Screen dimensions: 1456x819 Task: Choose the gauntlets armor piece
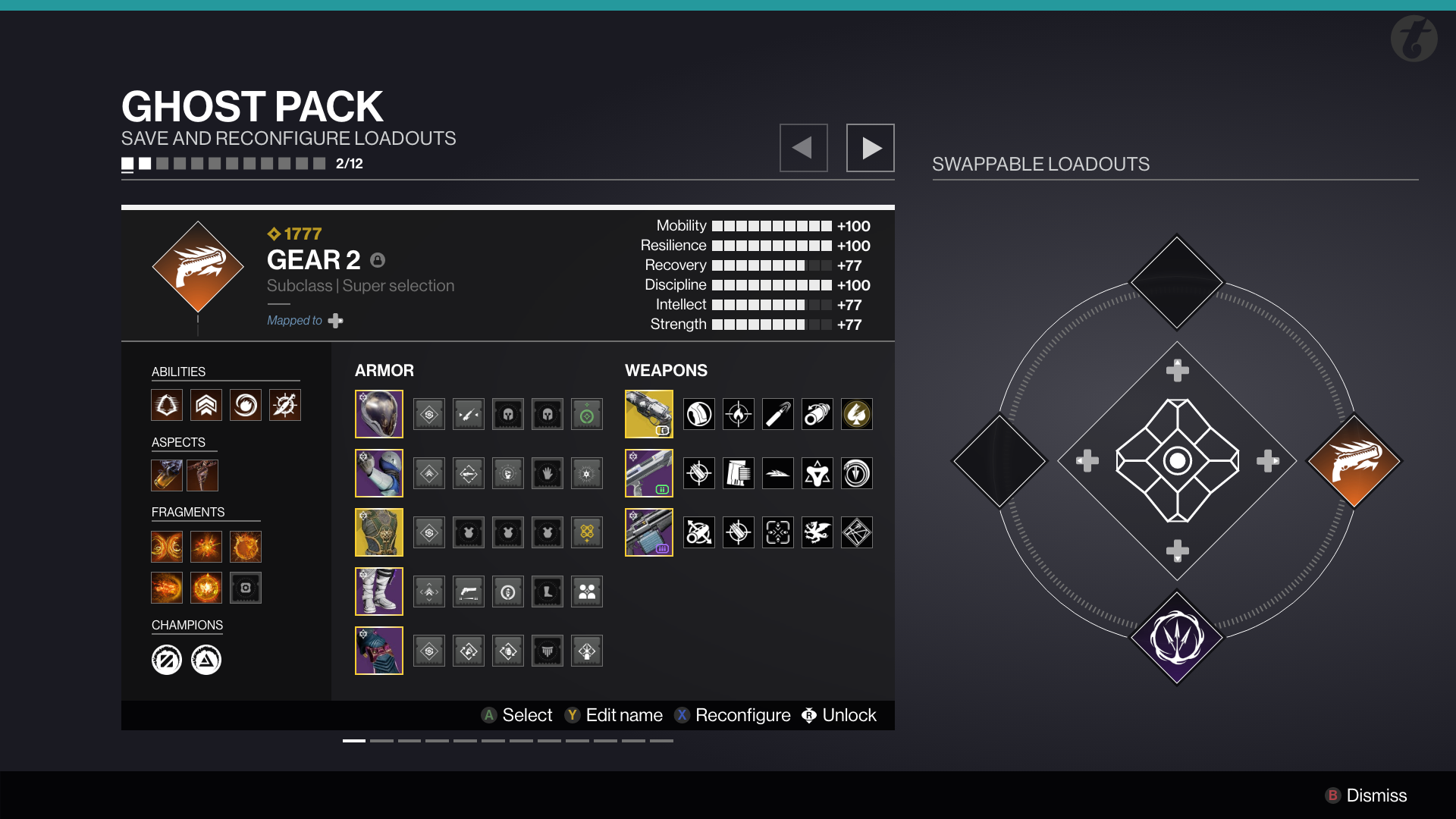click(379, 473)
